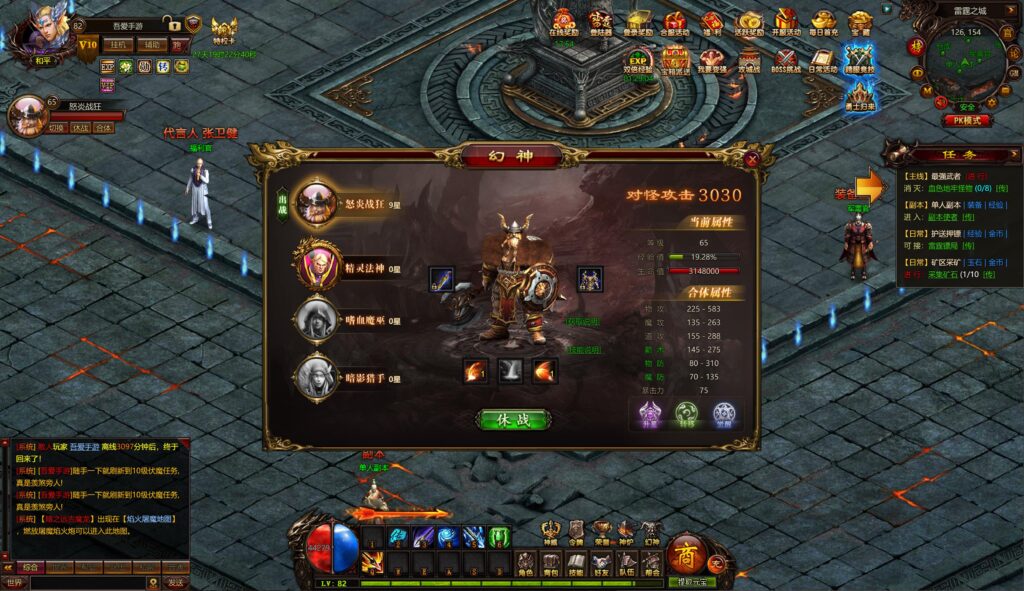This screenshot has width=1024, height=591.
Task: Click the green 休战 button
Action: point(512,419)
